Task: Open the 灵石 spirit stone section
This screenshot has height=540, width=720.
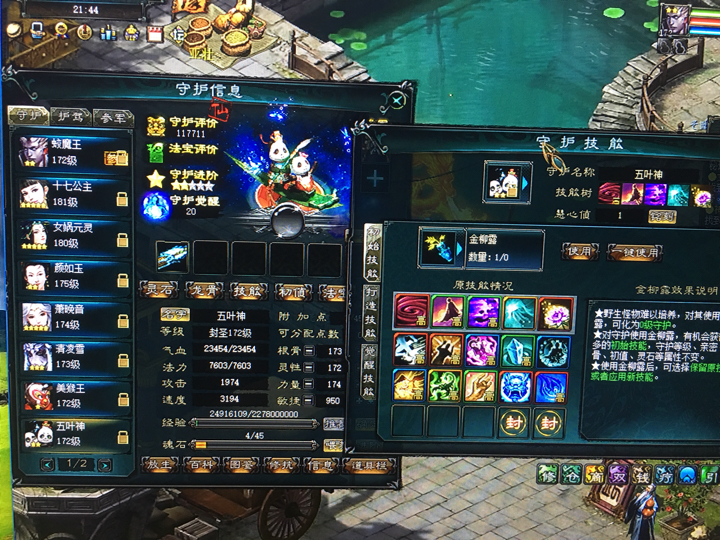Action: point(160,290)
